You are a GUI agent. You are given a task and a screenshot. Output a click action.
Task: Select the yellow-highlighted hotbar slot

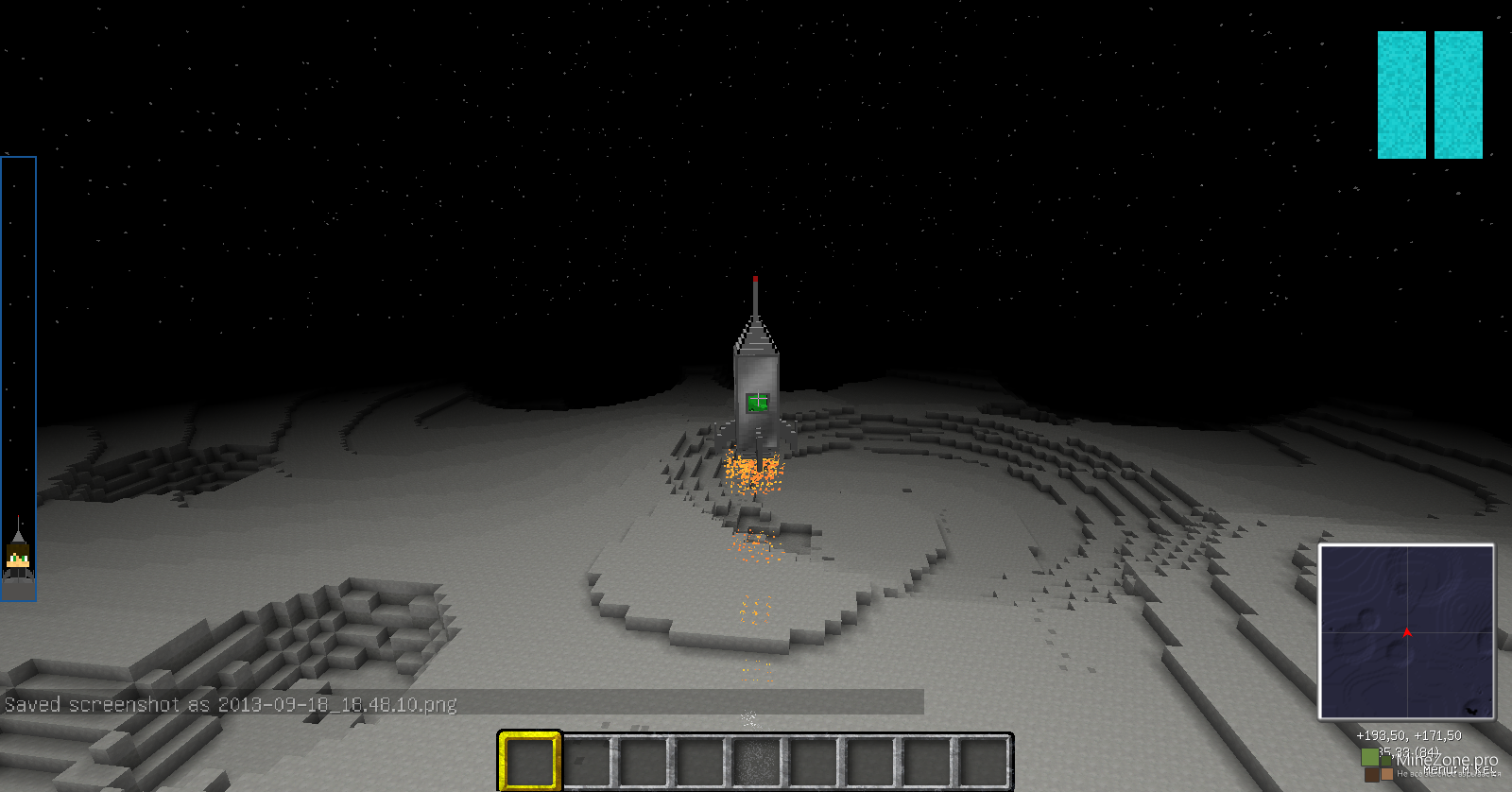point(529,761)
